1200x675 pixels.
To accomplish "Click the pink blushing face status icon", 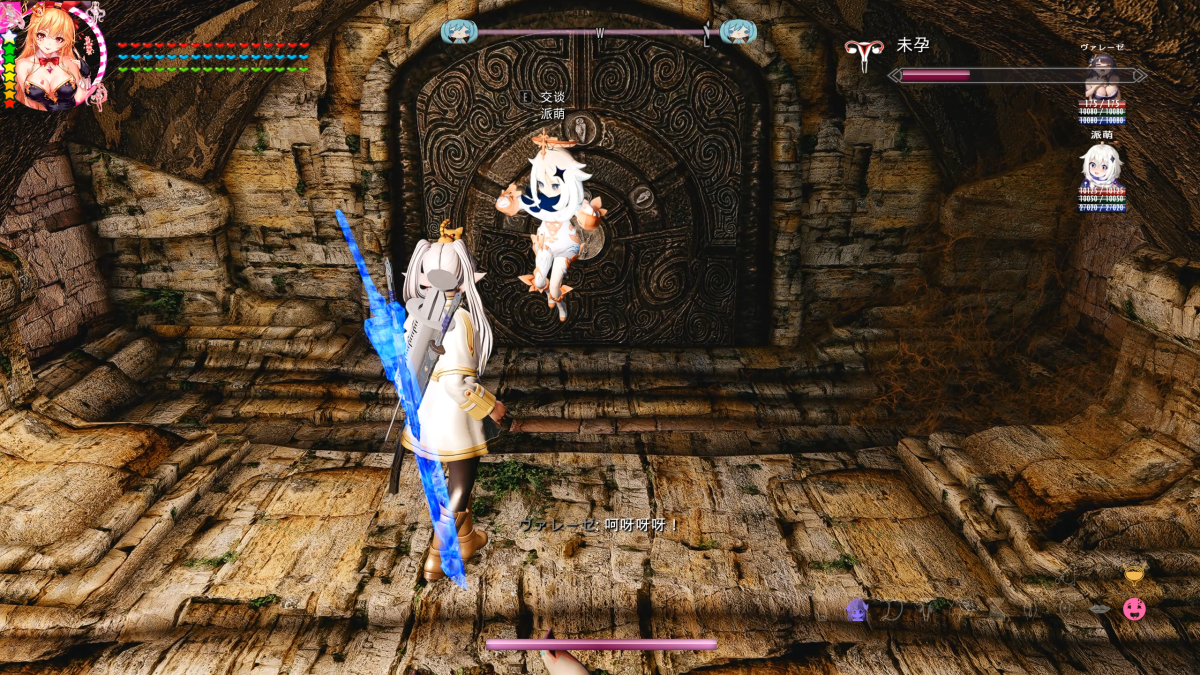I will pyautogui.click(x=1134, y=608).
